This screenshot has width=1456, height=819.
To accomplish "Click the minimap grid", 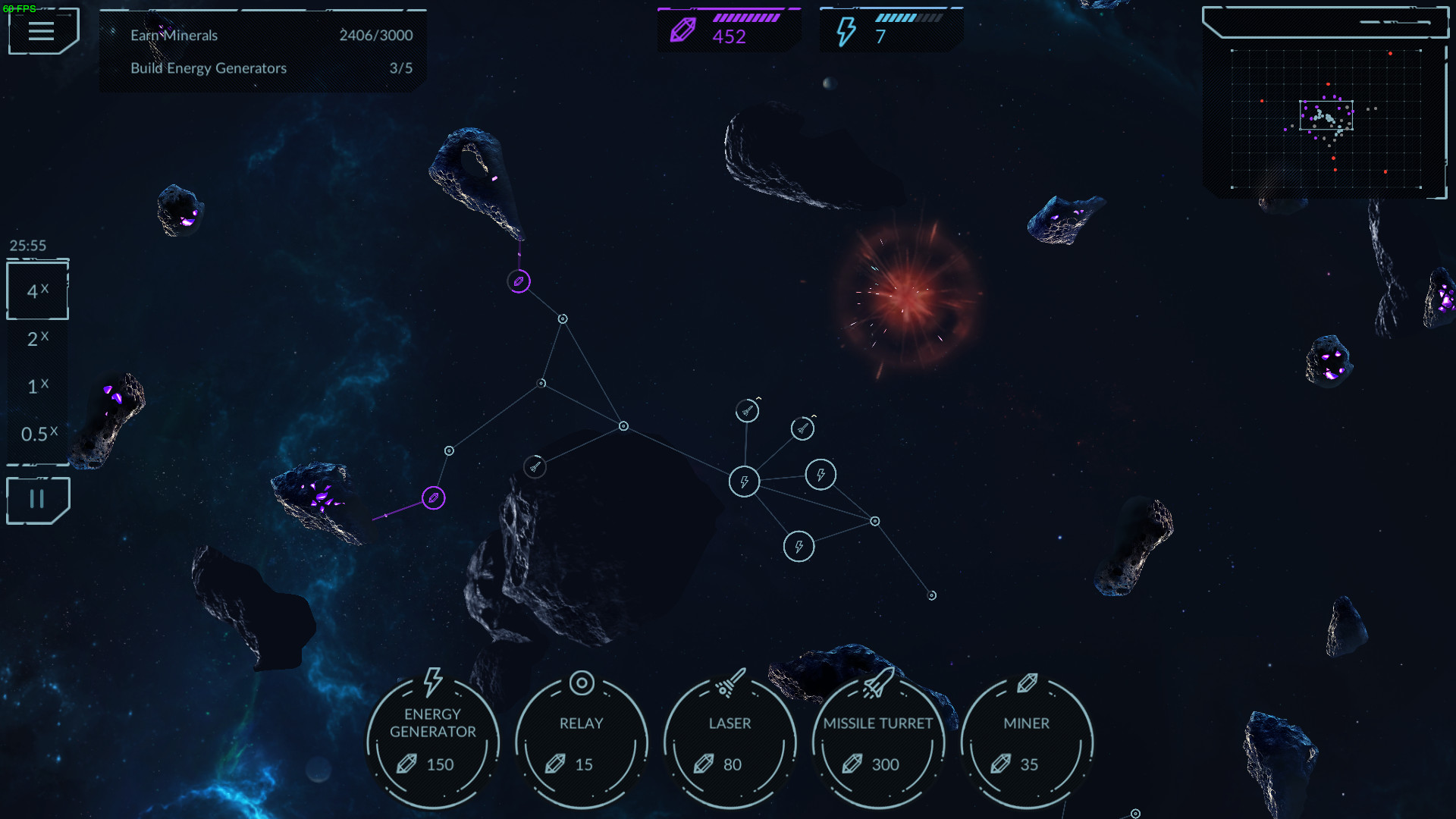I will (x=1326, y=119).
